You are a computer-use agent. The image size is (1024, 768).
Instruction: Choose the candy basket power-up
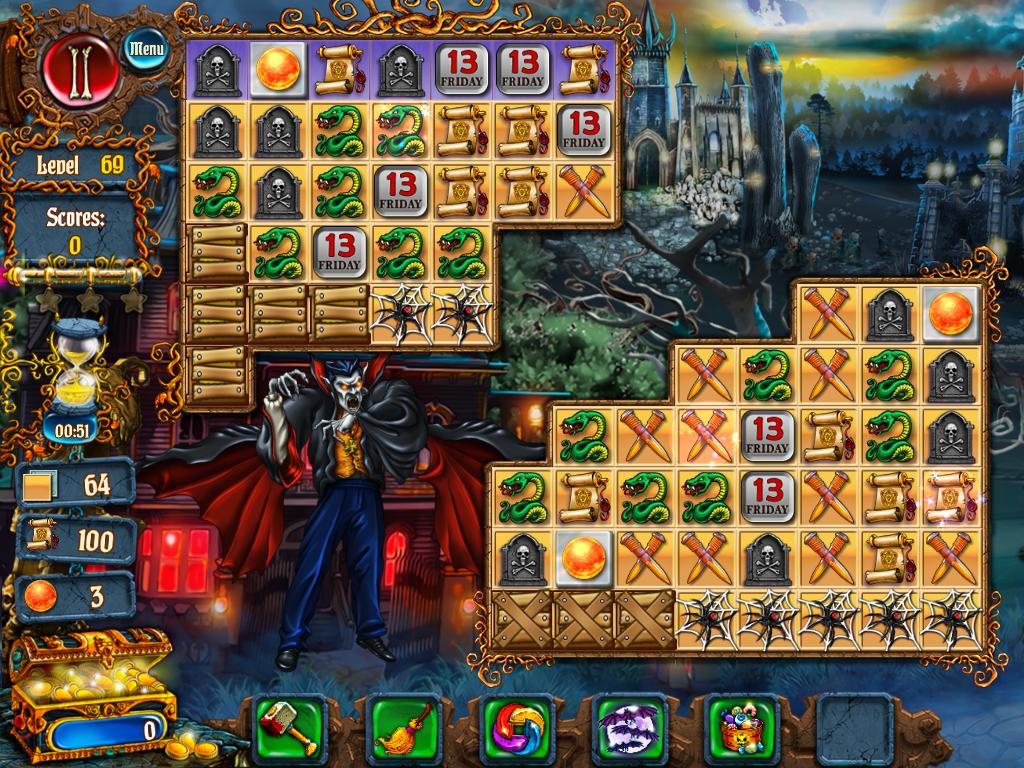tap(742, 726)
